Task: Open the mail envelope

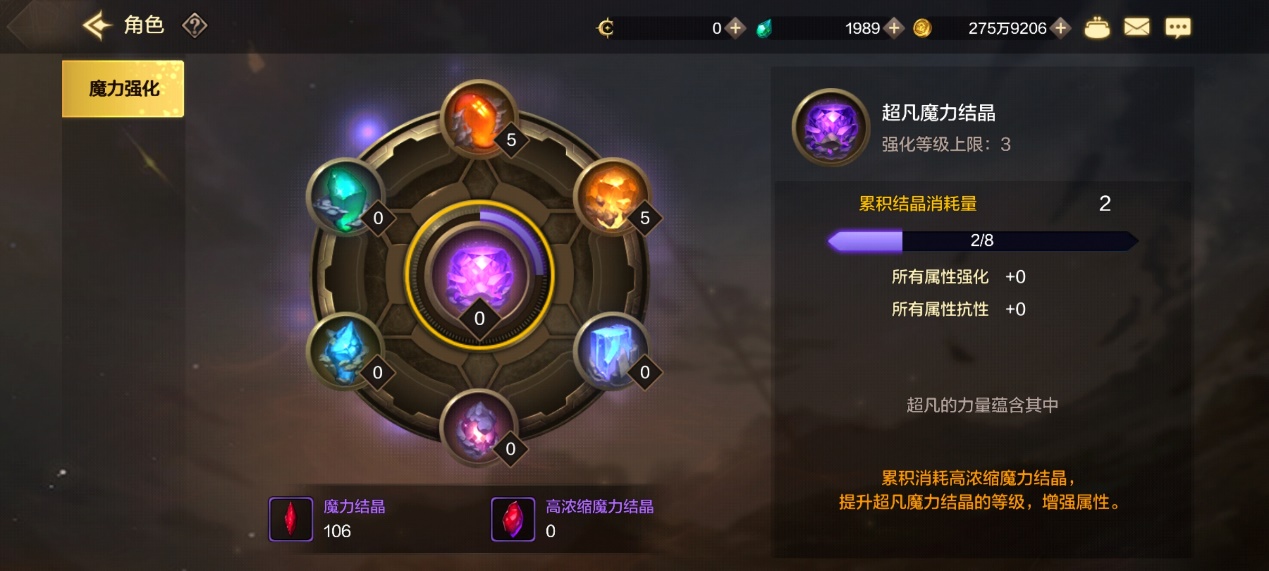Action: [x=1137, y=28]
